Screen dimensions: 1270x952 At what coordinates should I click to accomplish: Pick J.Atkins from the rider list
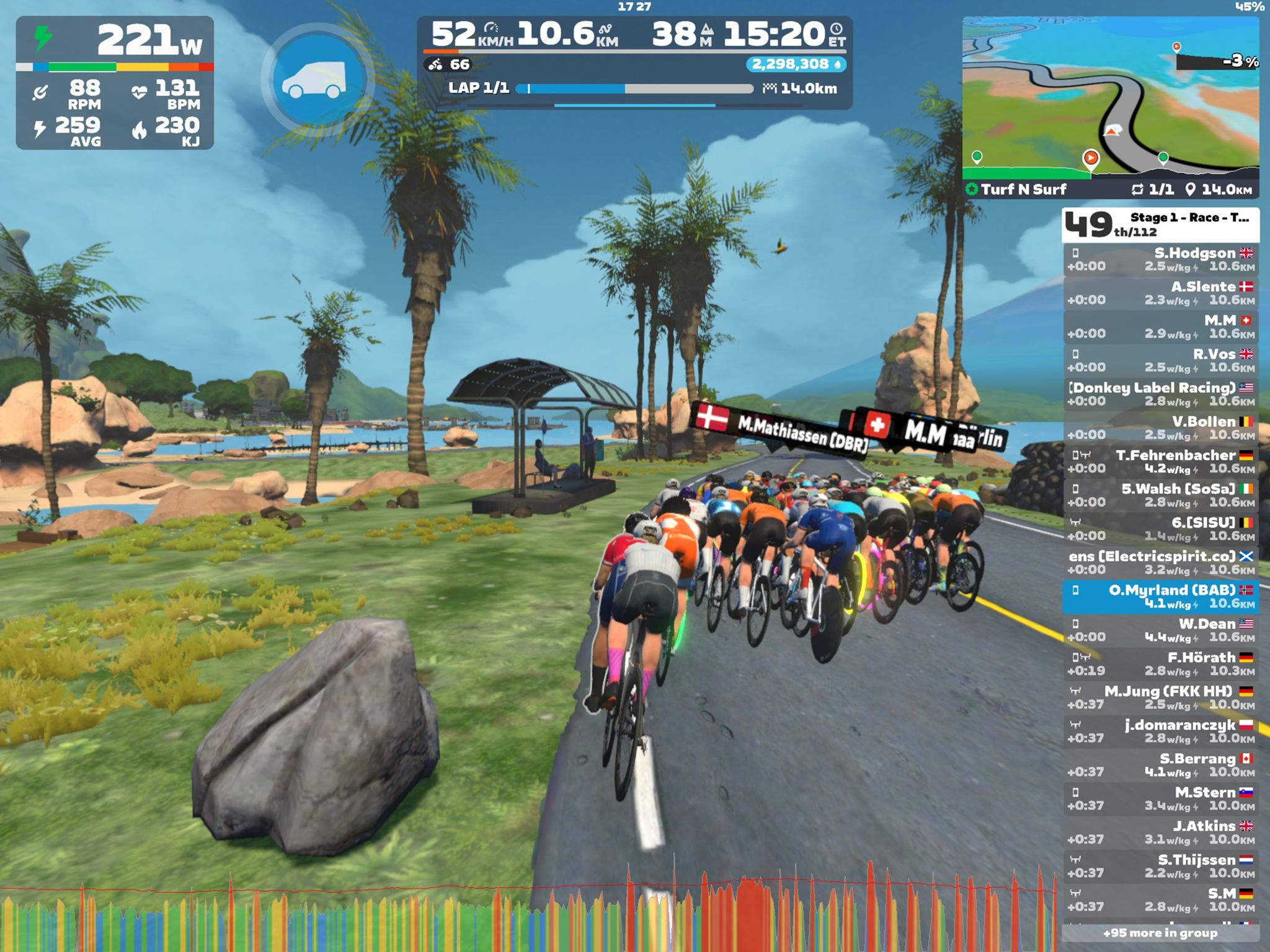pos(1160,832)
